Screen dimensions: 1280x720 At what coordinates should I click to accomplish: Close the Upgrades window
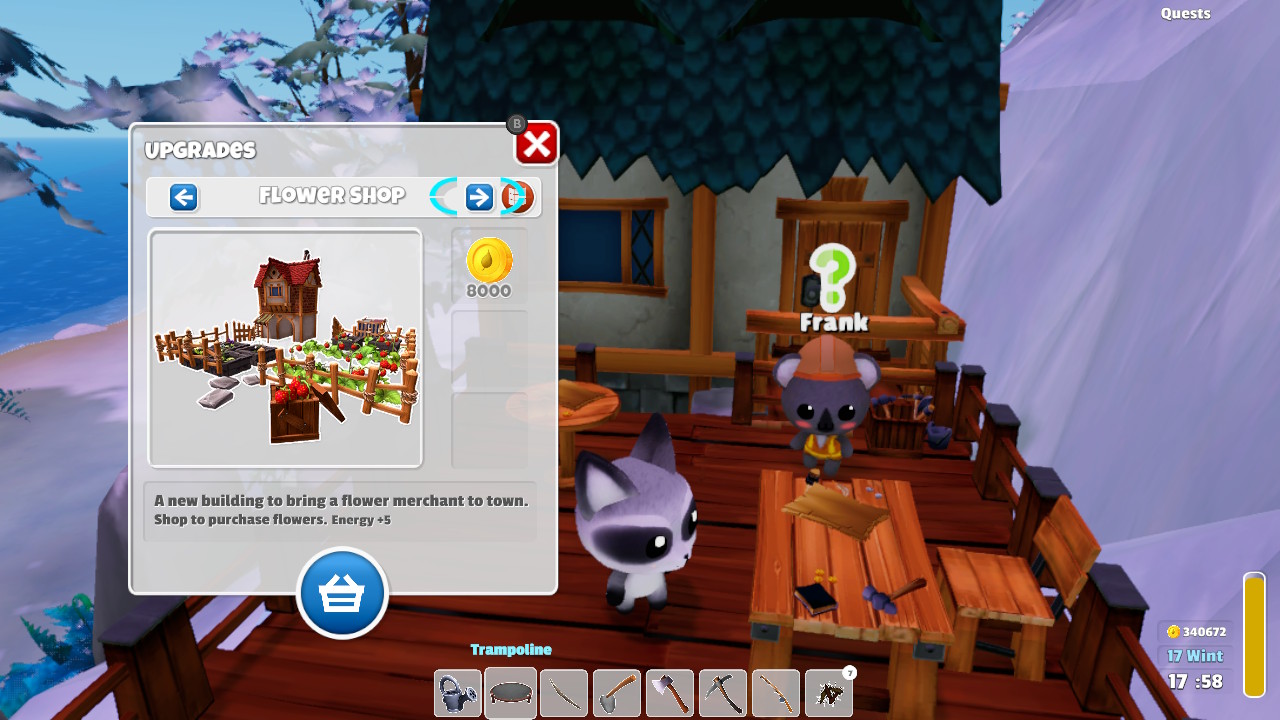[536, 143]
